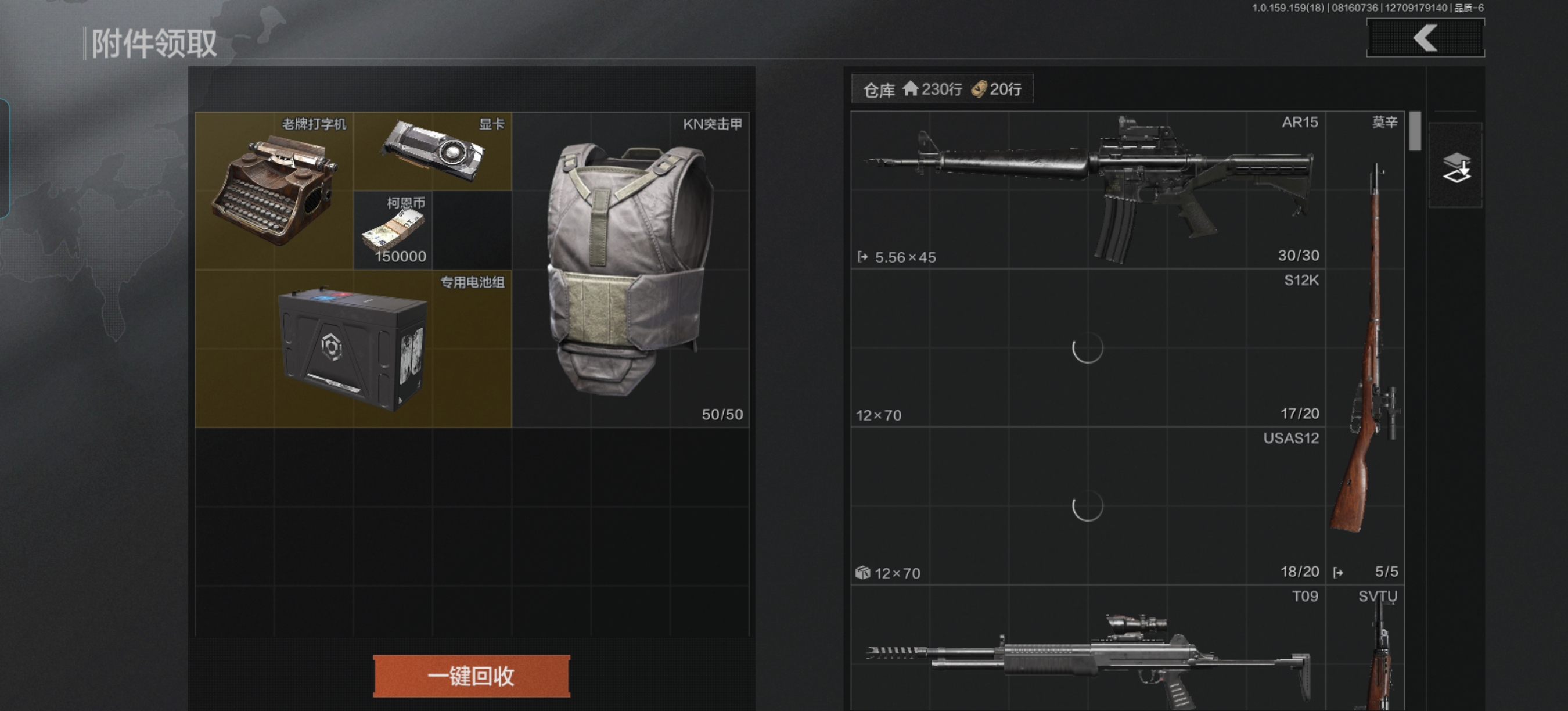
Task: Select the USAS12 shotgun slot
Action: (x=1088, y=506)
